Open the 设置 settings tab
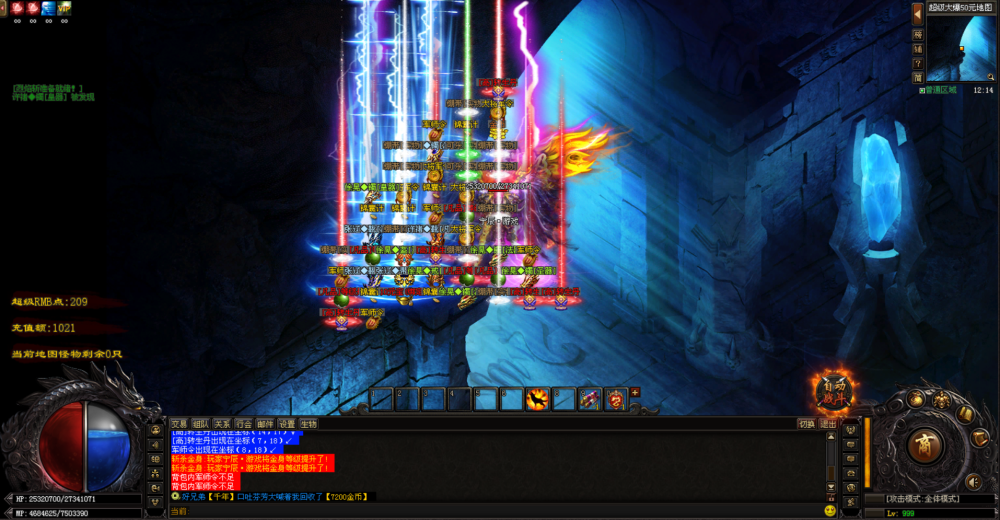Viewport: 1000px width, 520px height. 287,423
